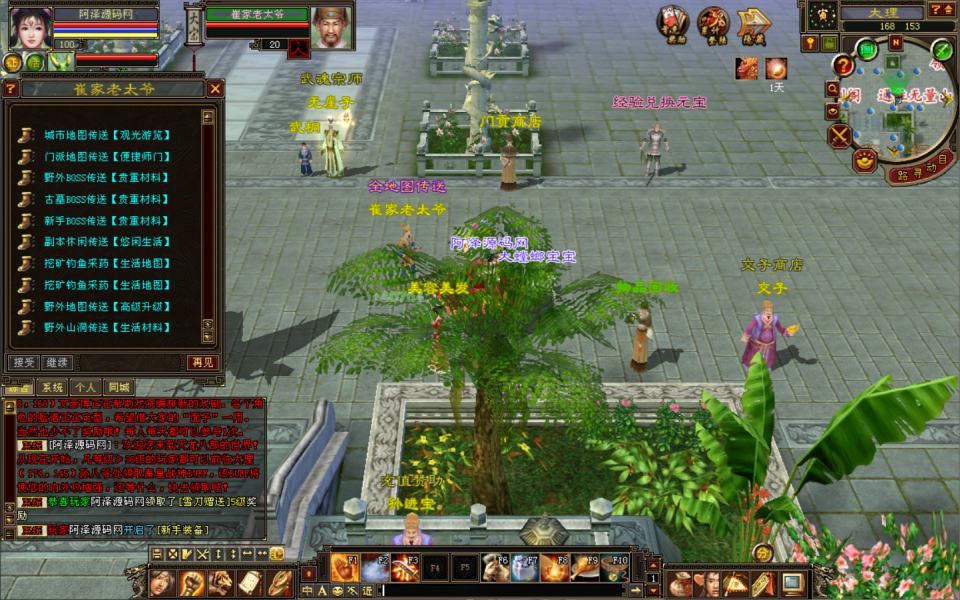Screen dimensions: 960x600
Task: Select 门派地图传送【便捷师门】 option
Action: [x=105, y=156]
